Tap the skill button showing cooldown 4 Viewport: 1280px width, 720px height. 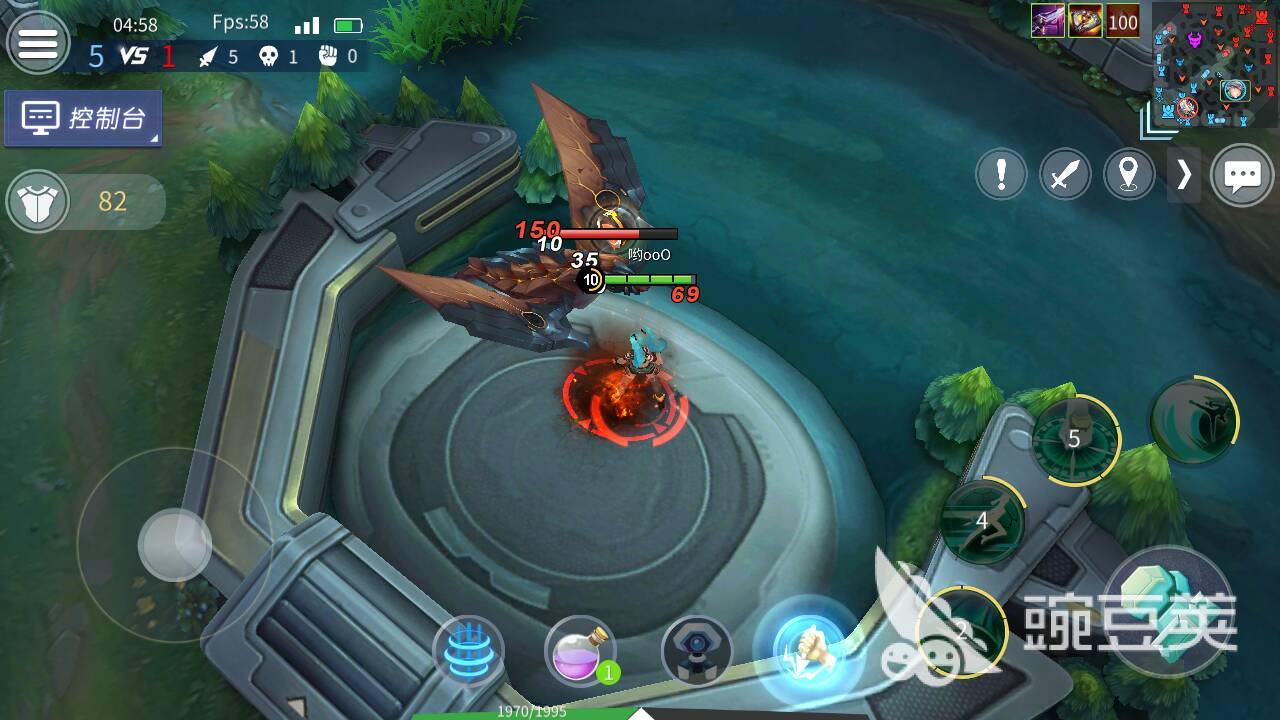(x=982, y=521)
